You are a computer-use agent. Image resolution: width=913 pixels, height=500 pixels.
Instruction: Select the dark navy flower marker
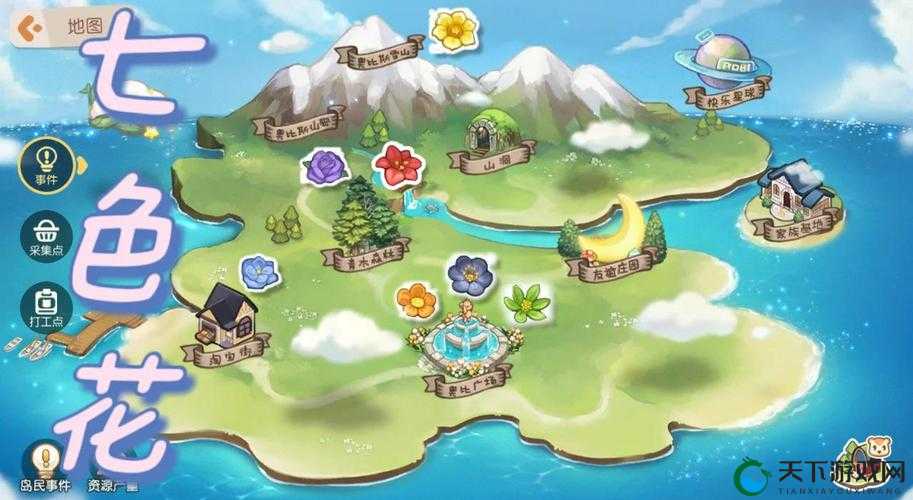point(466,272)
